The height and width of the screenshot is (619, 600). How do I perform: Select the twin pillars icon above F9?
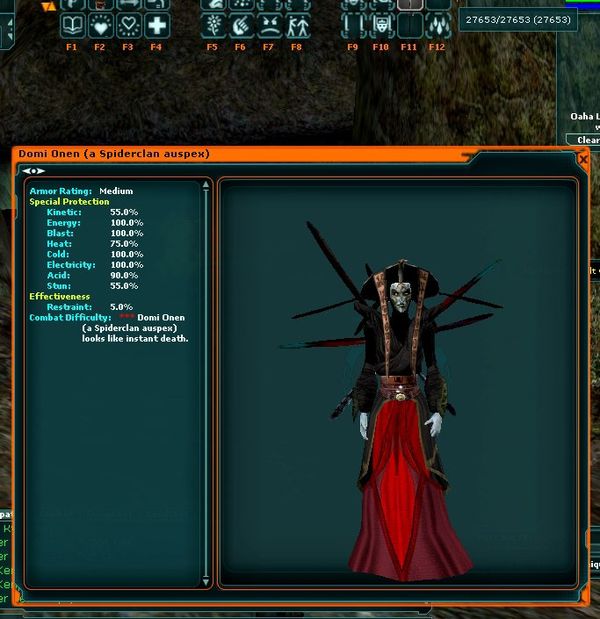coord(353,25)
